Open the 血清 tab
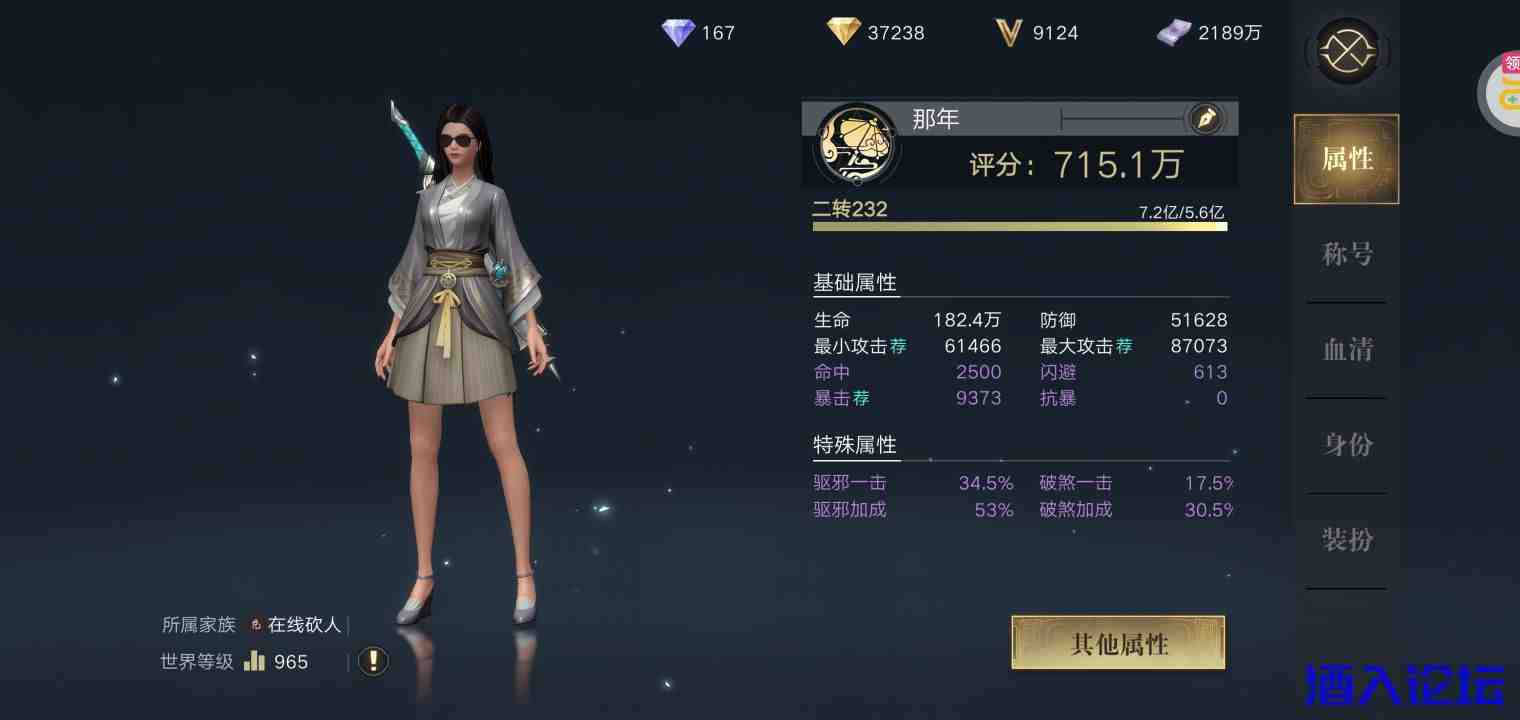 coord(1347,349)
